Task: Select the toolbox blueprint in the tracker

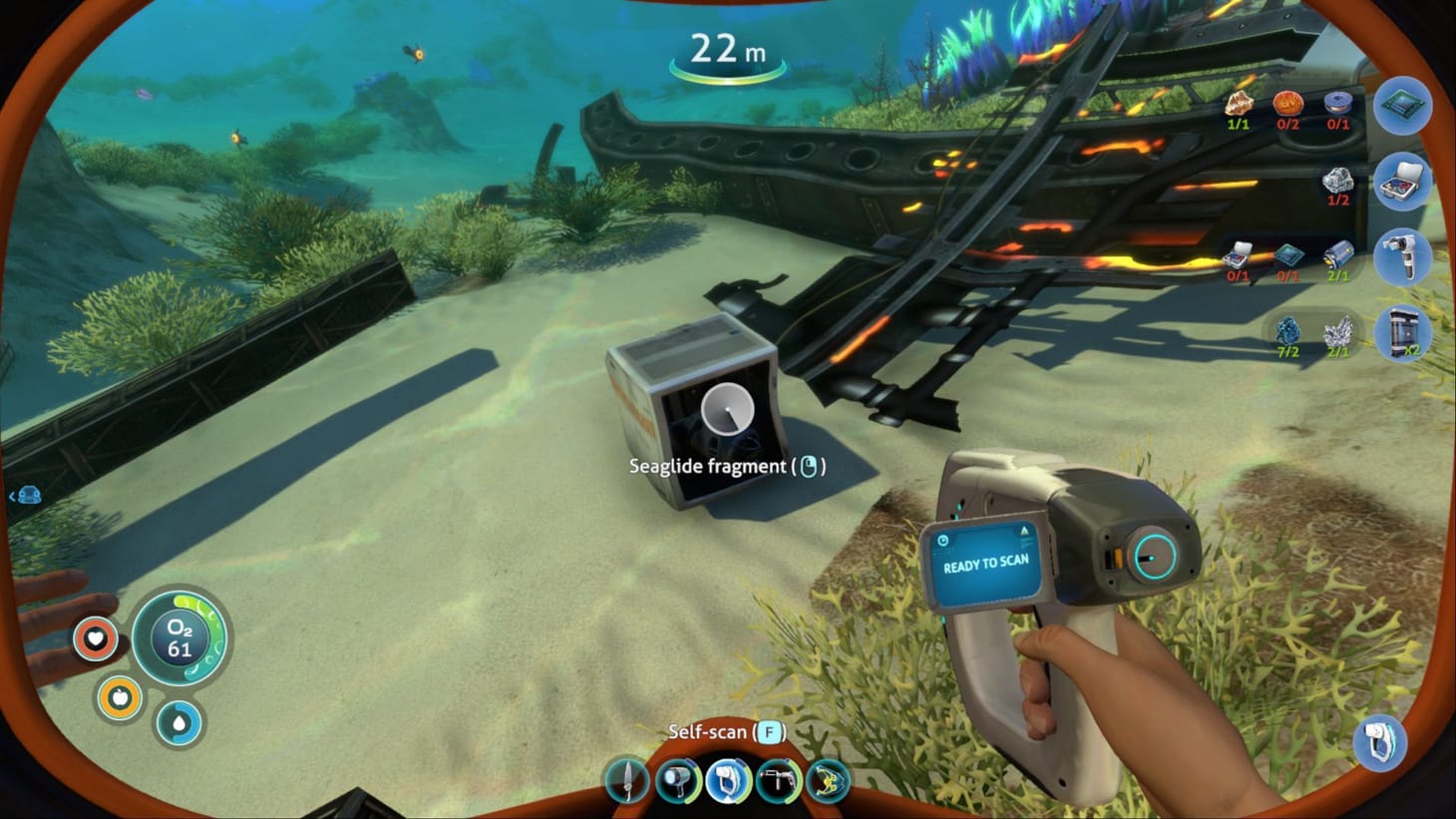Action: 1401,184
